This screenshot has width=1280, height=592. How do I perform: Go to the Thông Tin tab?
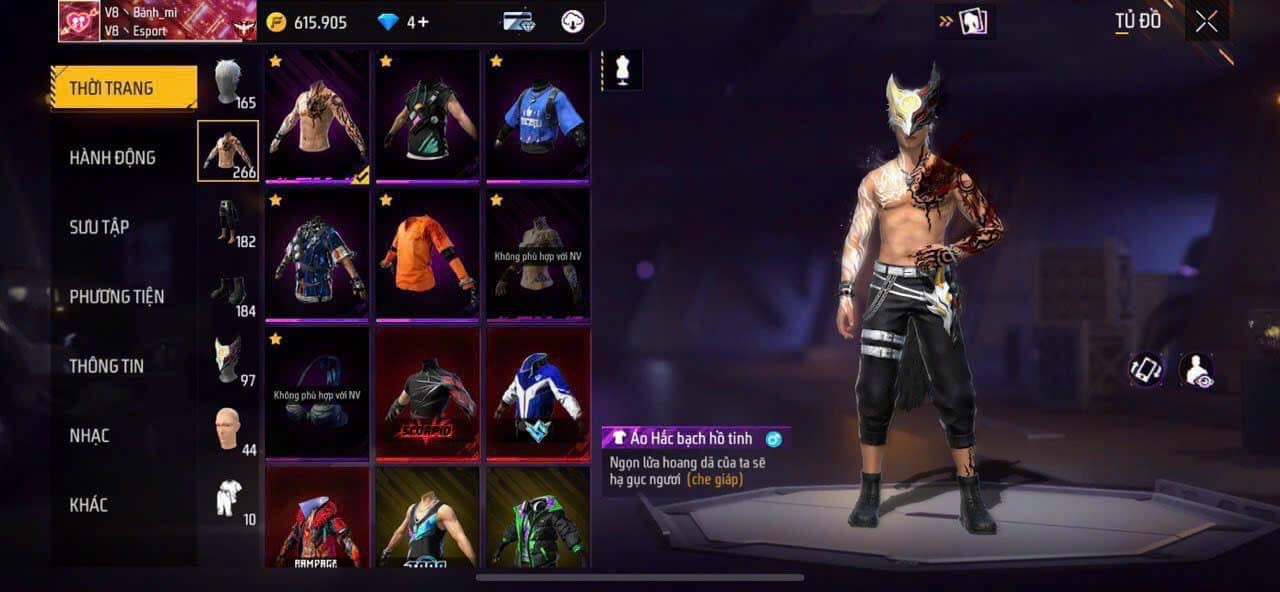point(106,366)
